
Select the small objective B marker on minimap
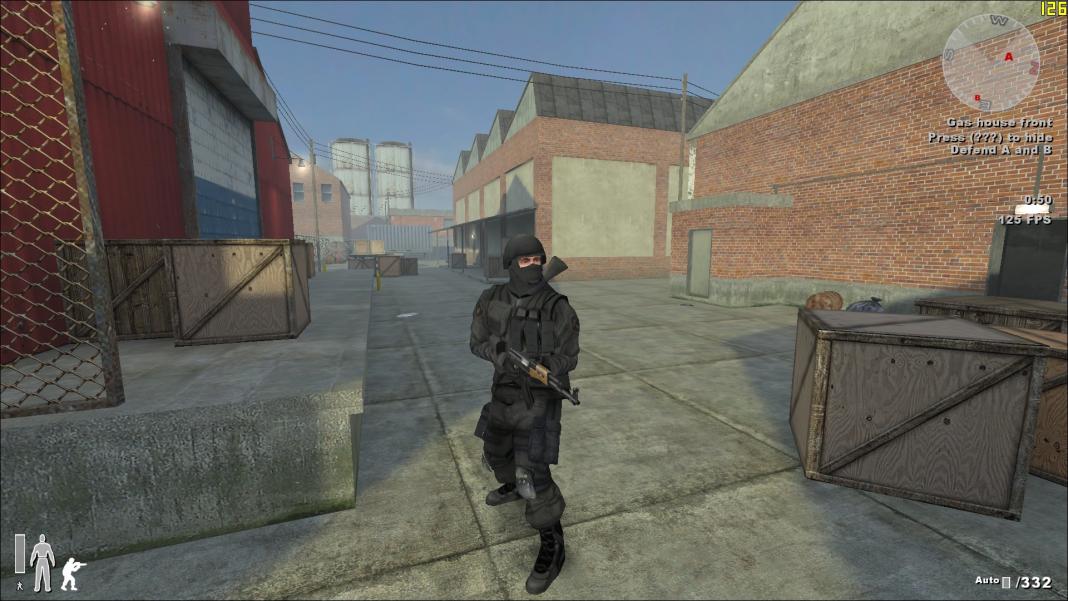(977, 97)
